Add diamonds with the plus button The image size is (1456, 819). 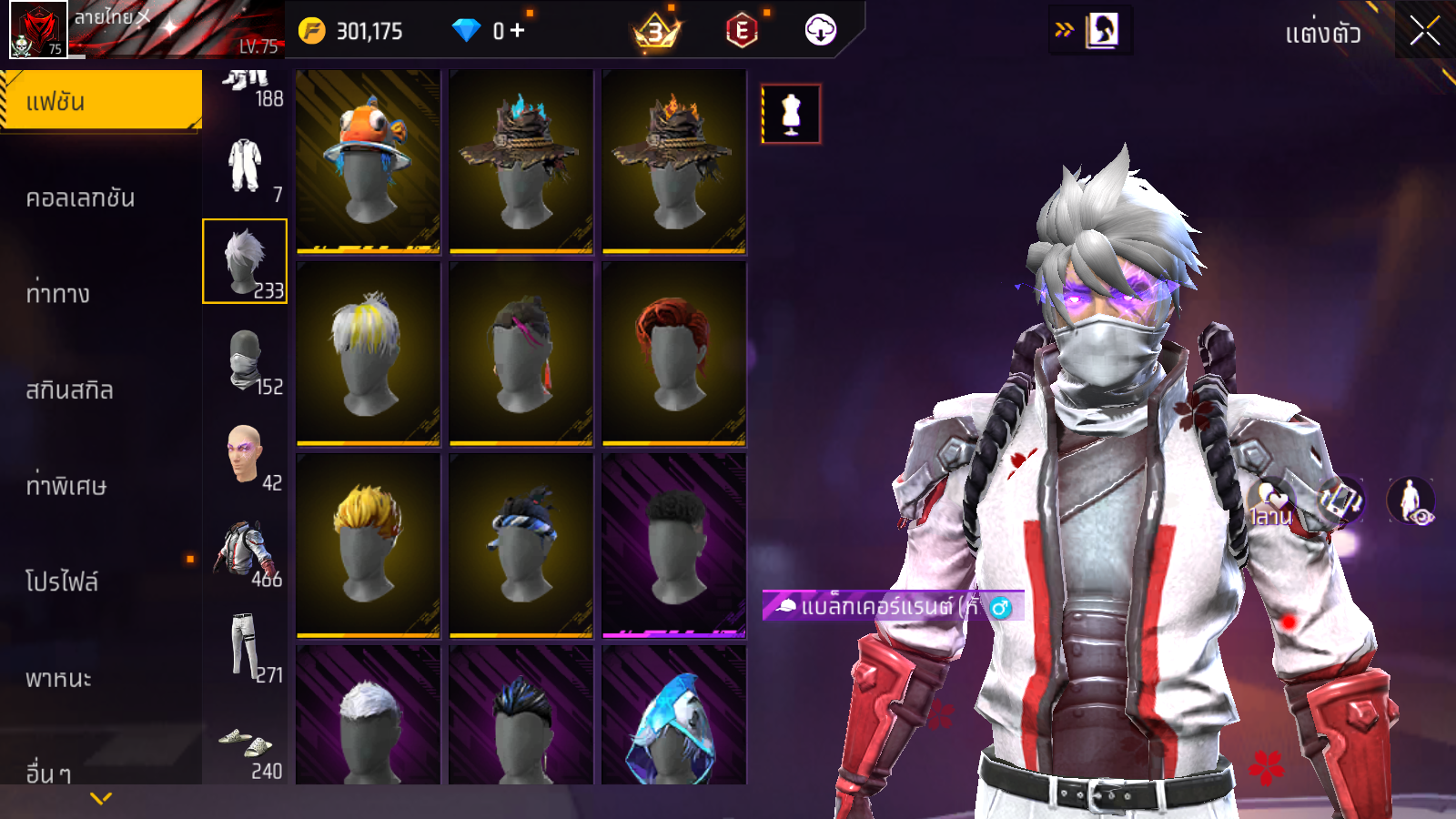(518, 31)
